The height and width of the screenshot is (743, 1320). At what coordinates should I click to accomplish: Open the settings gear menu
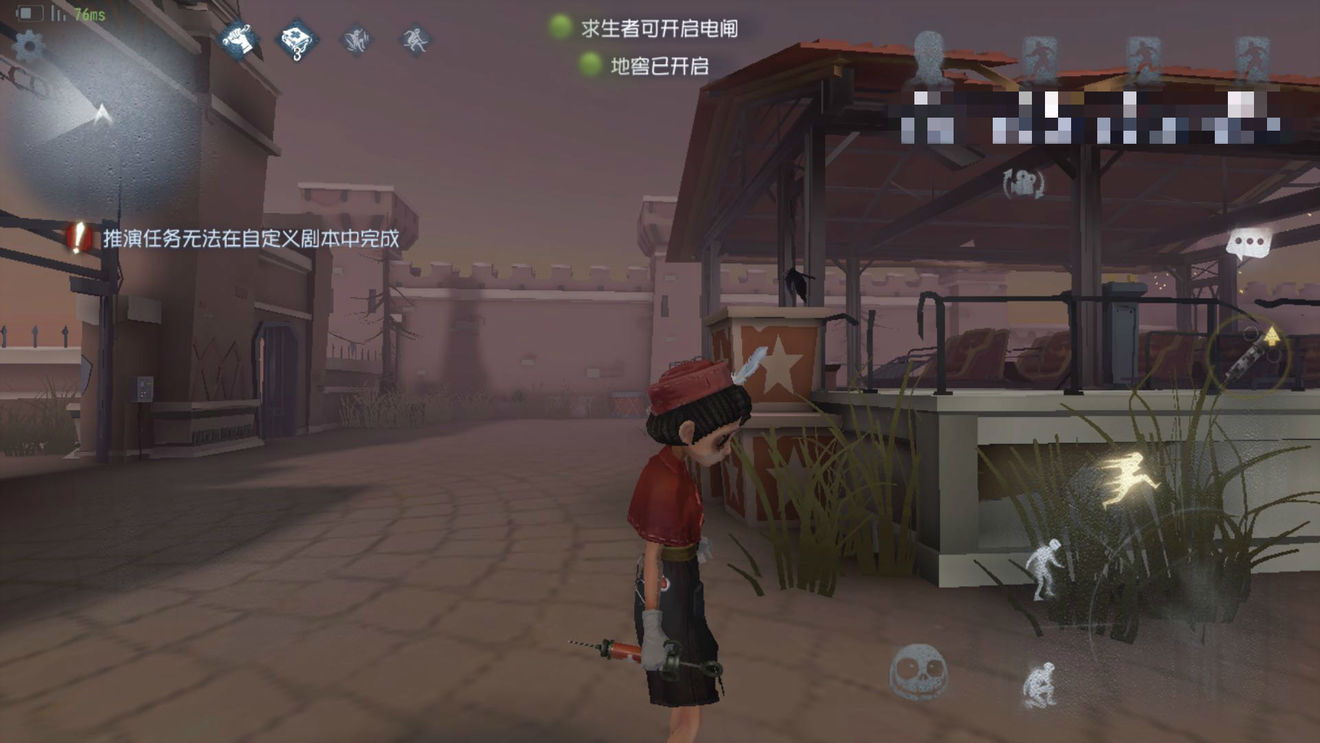27,45
